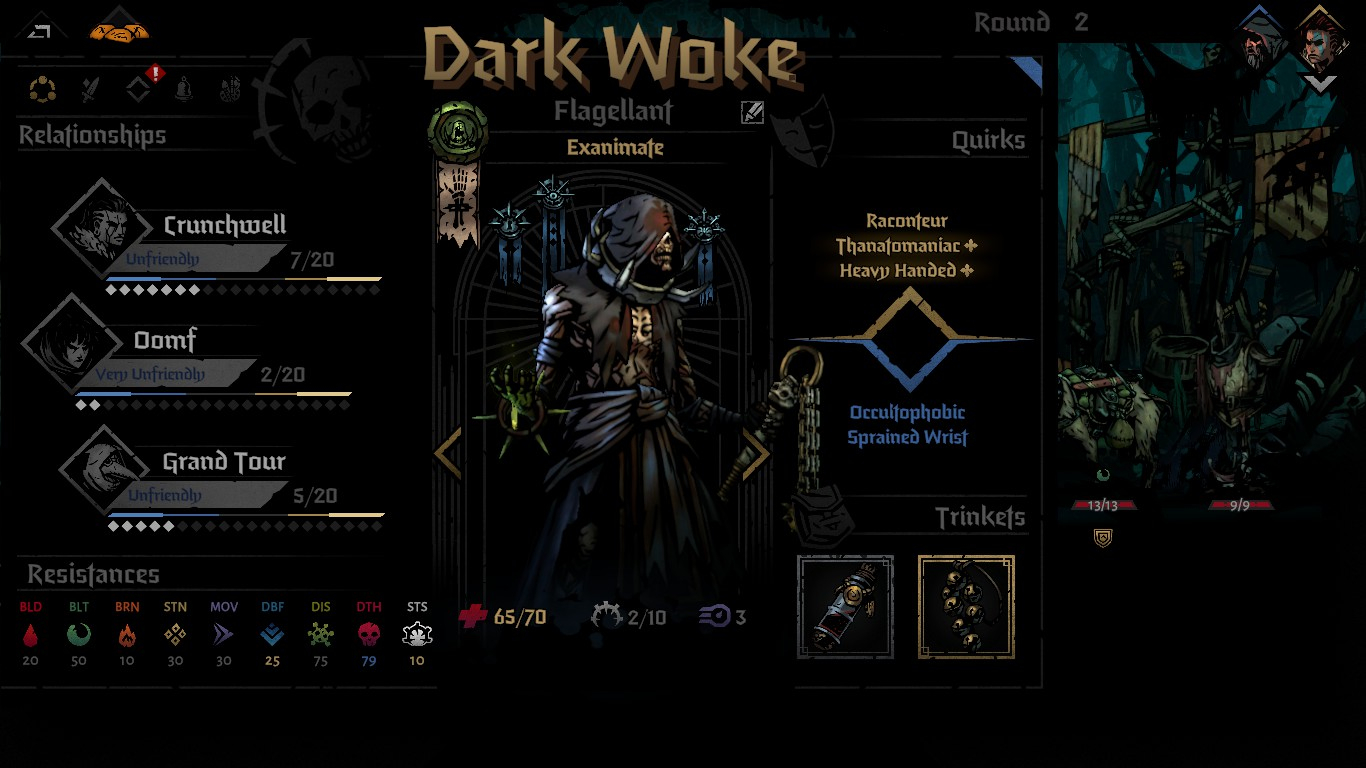The height and width of the screenshot is (768, 1366).
Task: Open the brain icon tab
Action: 230,90
